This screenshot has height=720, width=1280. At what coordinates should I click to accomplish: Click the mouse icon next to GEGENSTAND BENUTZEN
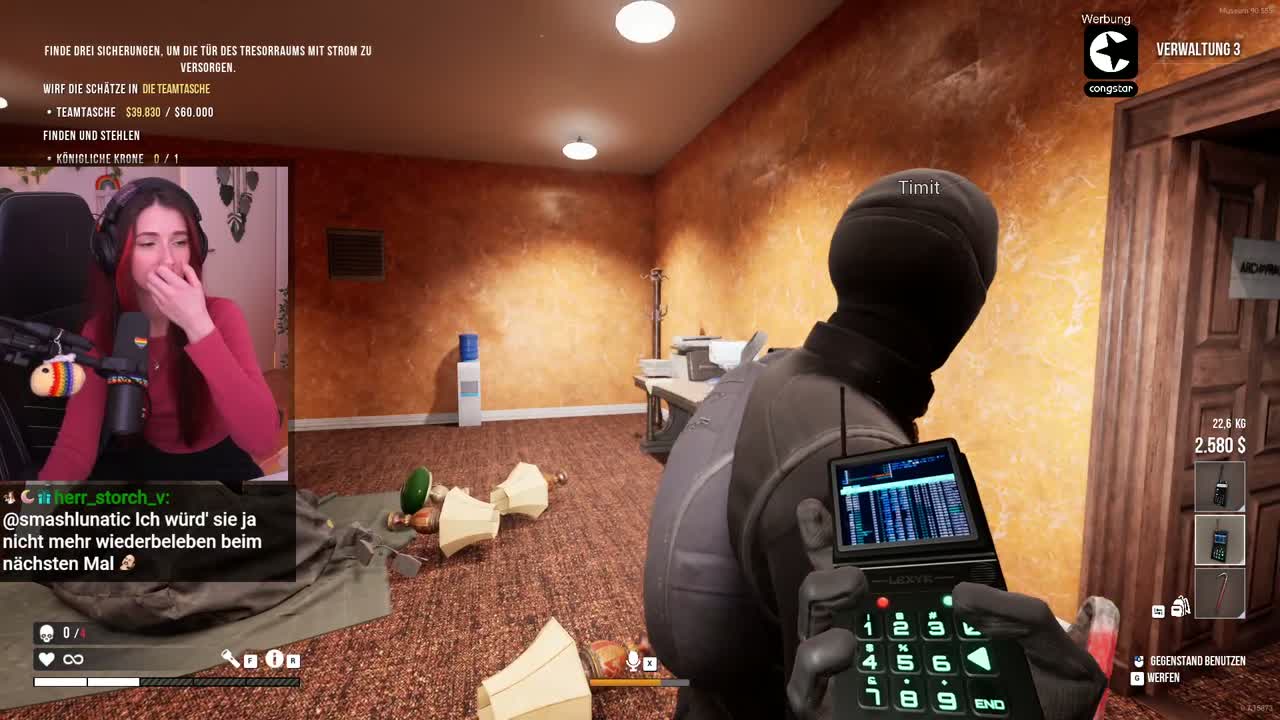click(1138, 661)
